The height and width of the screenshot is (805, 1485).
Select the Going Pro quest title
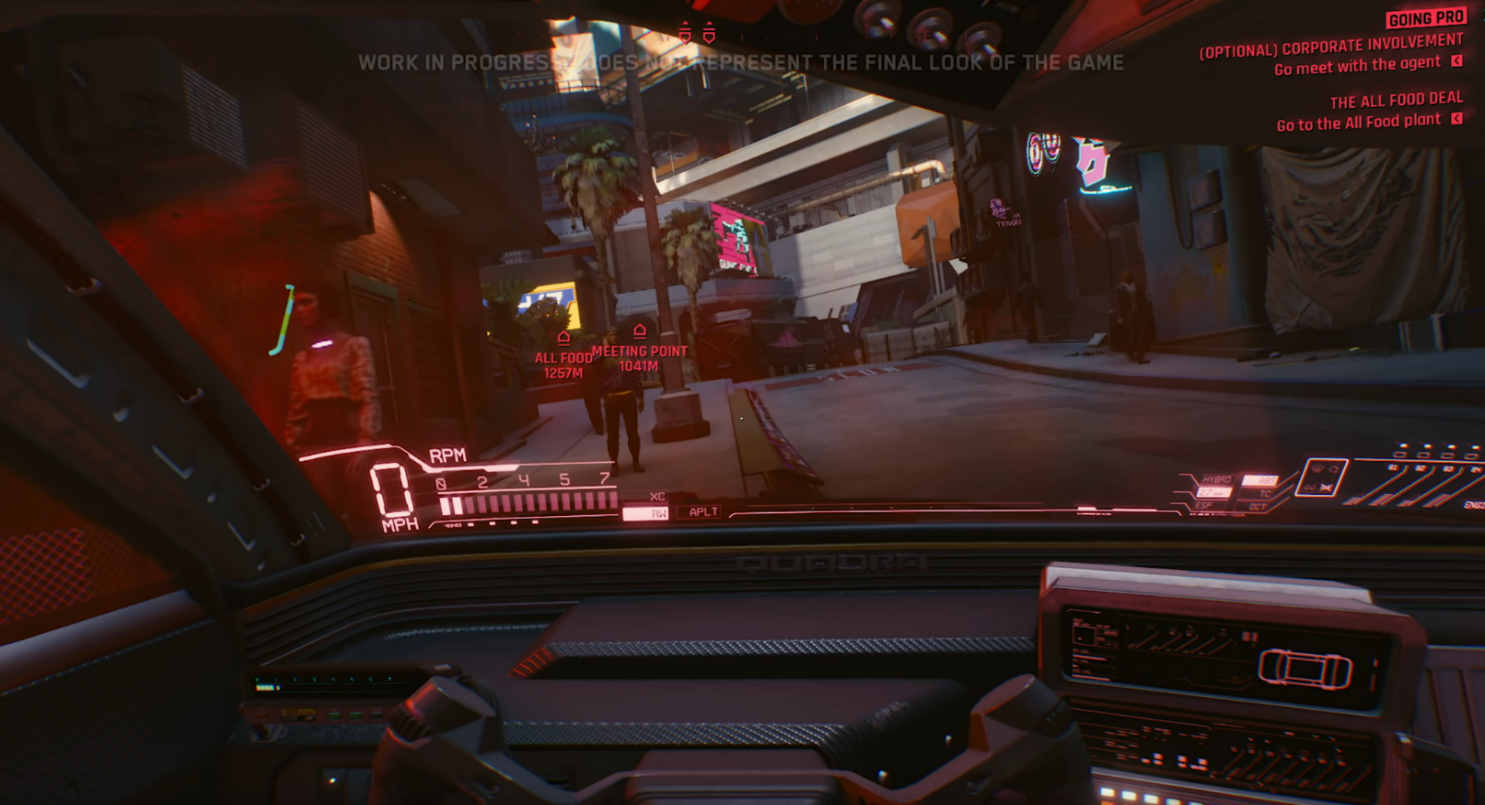pos(1425,17)
